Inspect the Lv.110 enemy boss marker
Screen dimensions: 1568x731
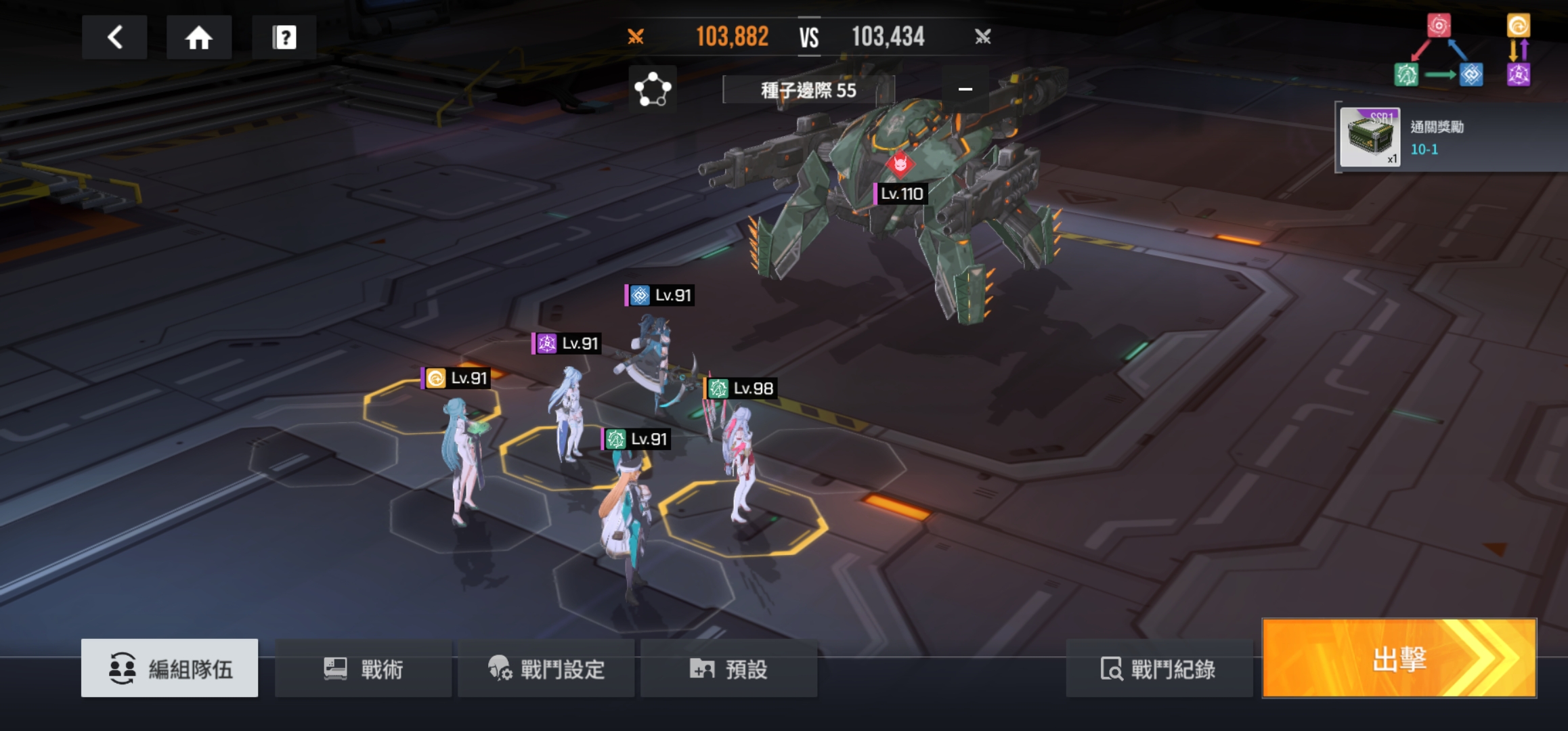coord(900,193)
